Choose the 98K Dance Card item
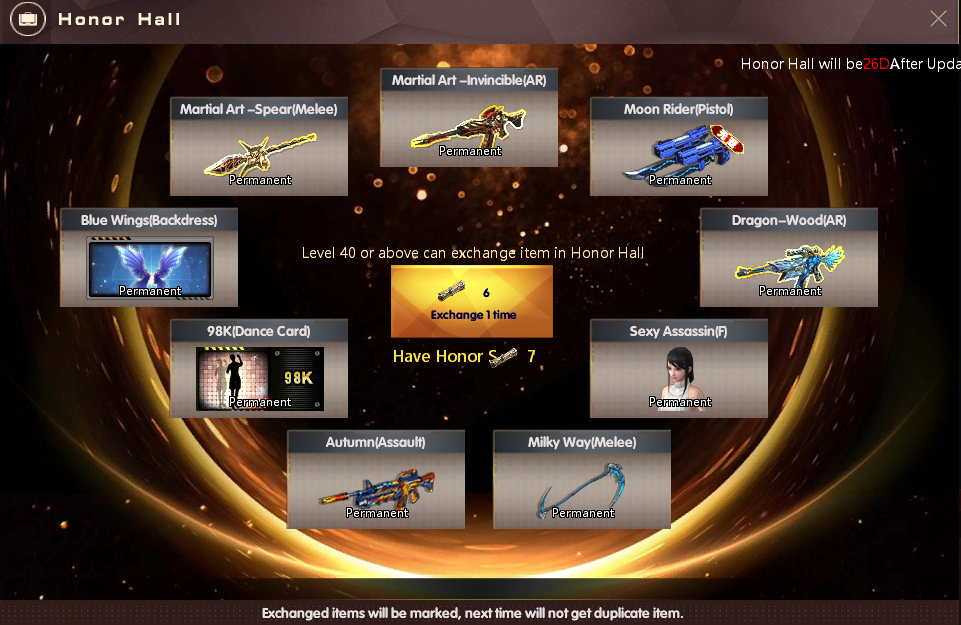Viewport: 961px width, 625px height. pyautogui.click(x=259, y=369)
